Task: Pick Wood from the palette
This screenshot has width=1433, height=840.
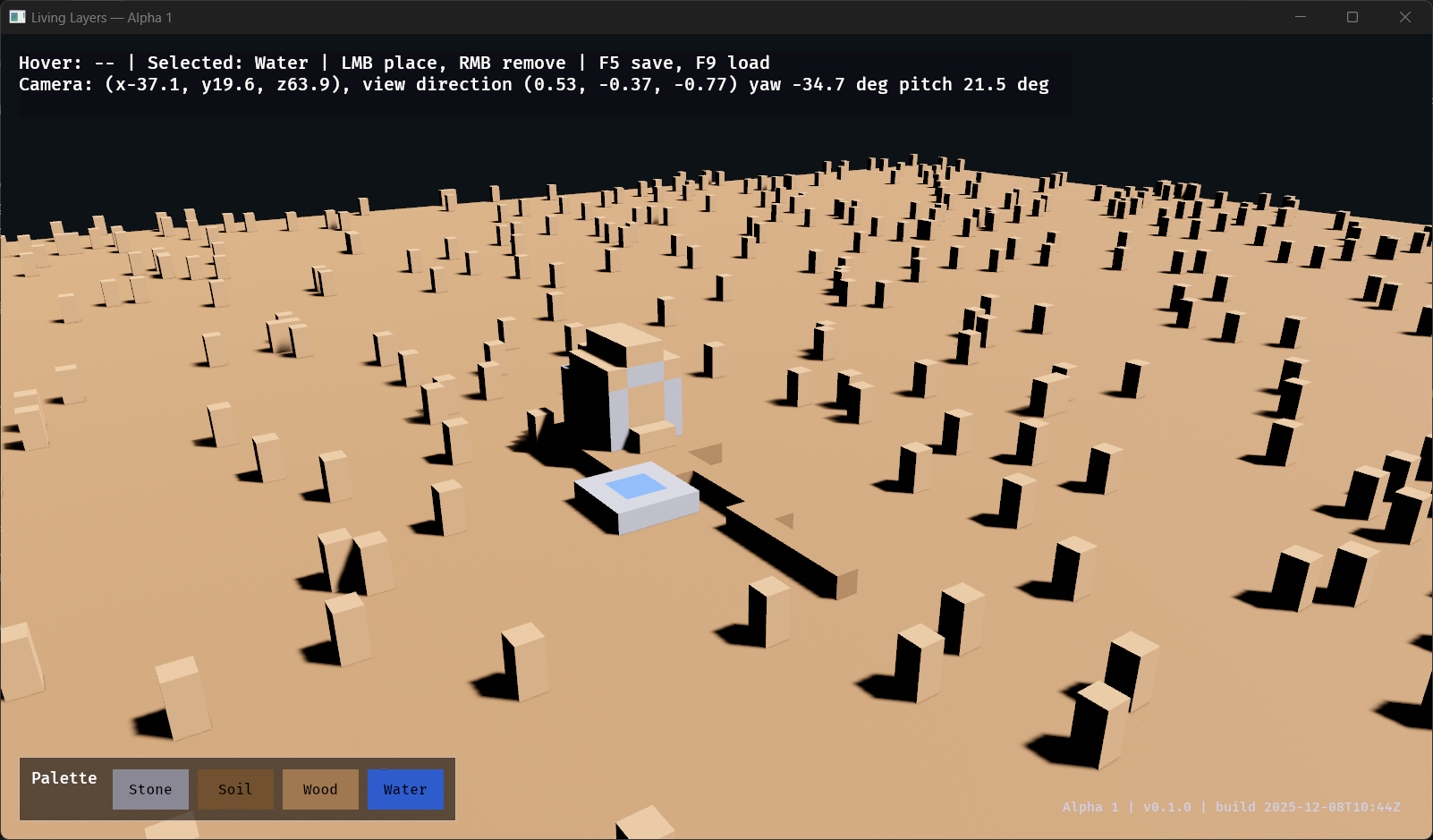Action: coord(320,789)
